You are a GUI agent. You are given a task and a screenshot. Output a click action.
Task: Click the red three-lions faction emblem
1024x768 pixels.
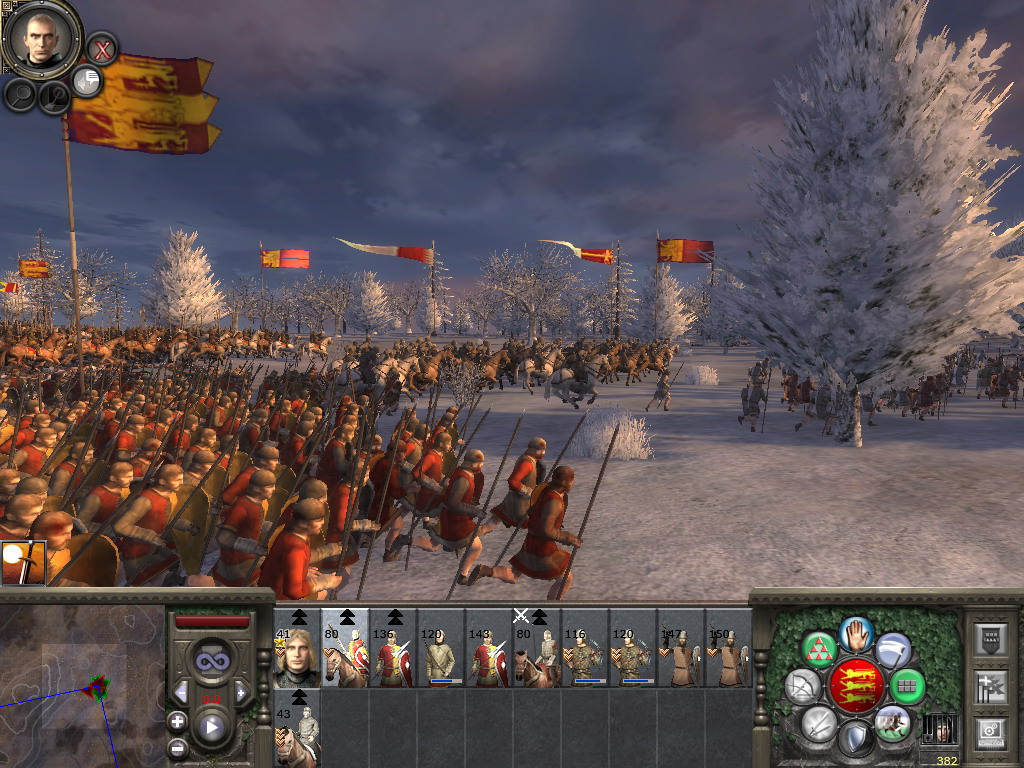point(856,684)
